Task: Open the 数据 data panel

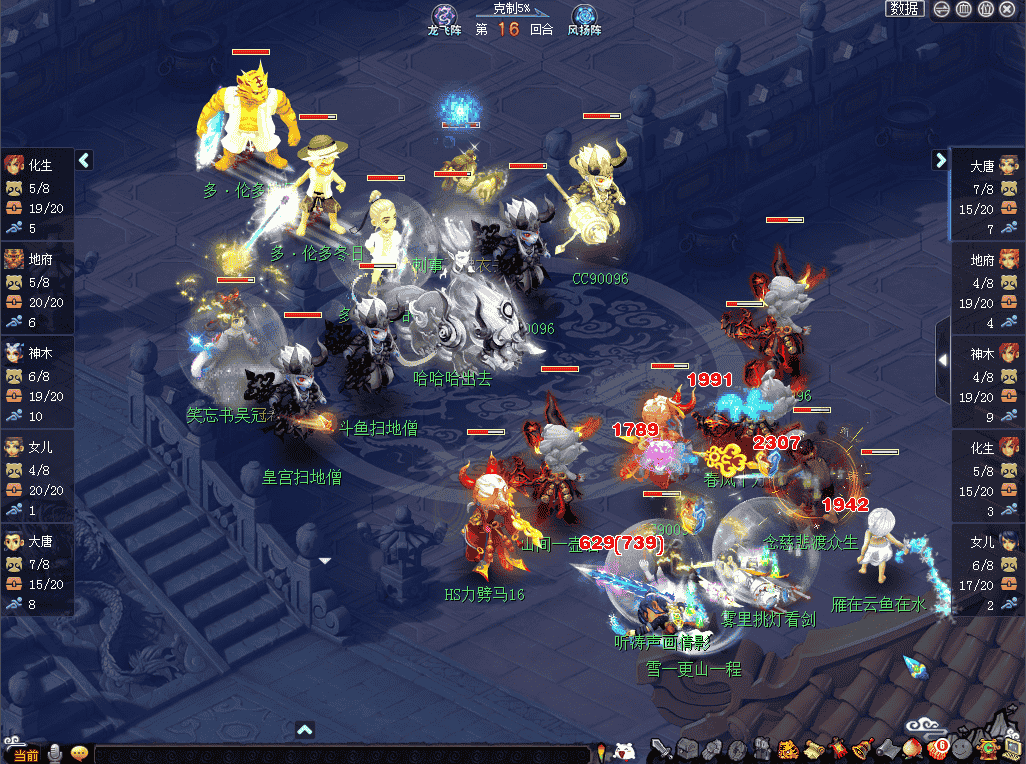Action: [904, 9]
